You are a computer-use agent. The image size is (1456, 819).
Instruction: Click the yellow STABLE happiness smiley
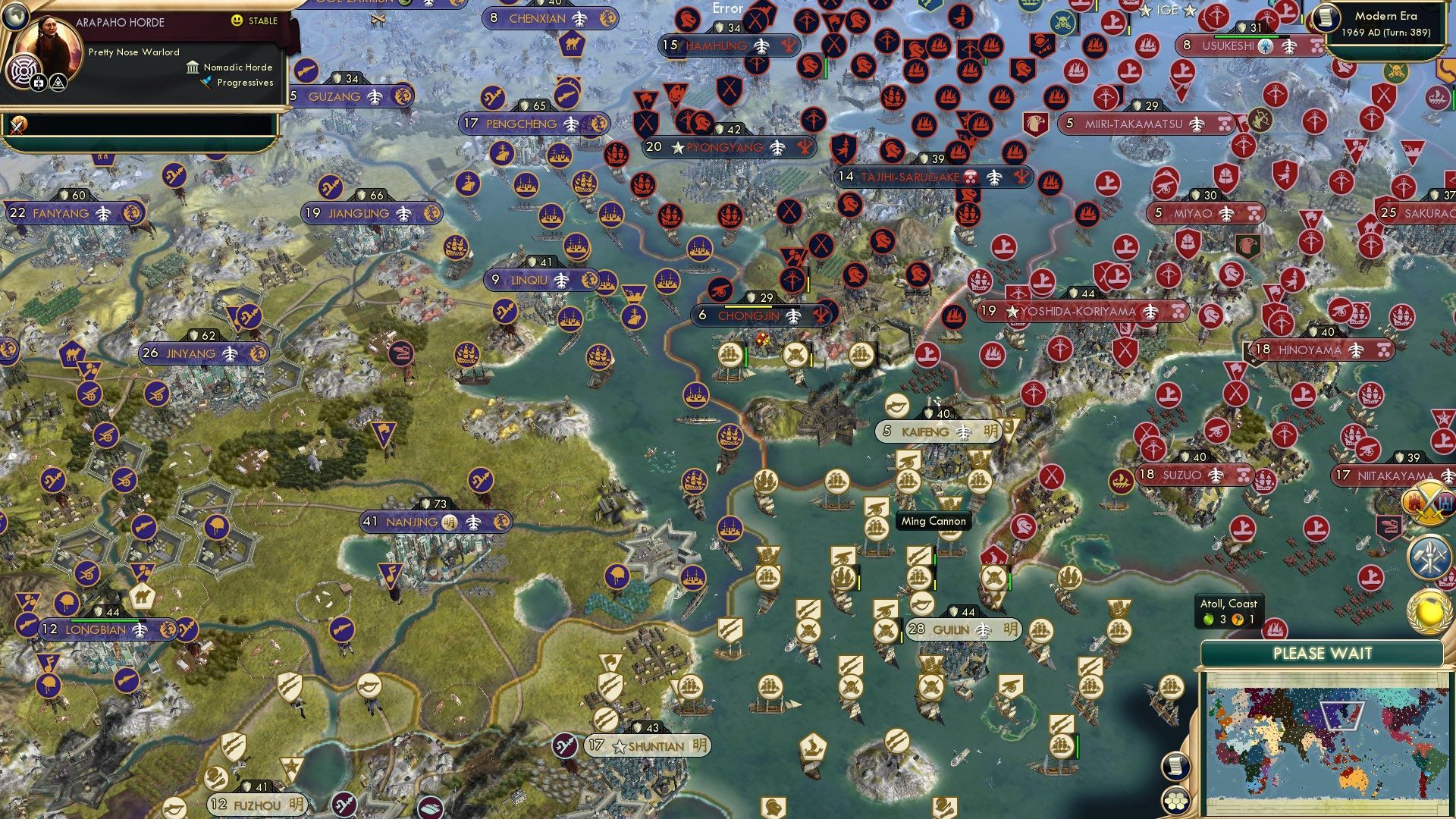236,20
